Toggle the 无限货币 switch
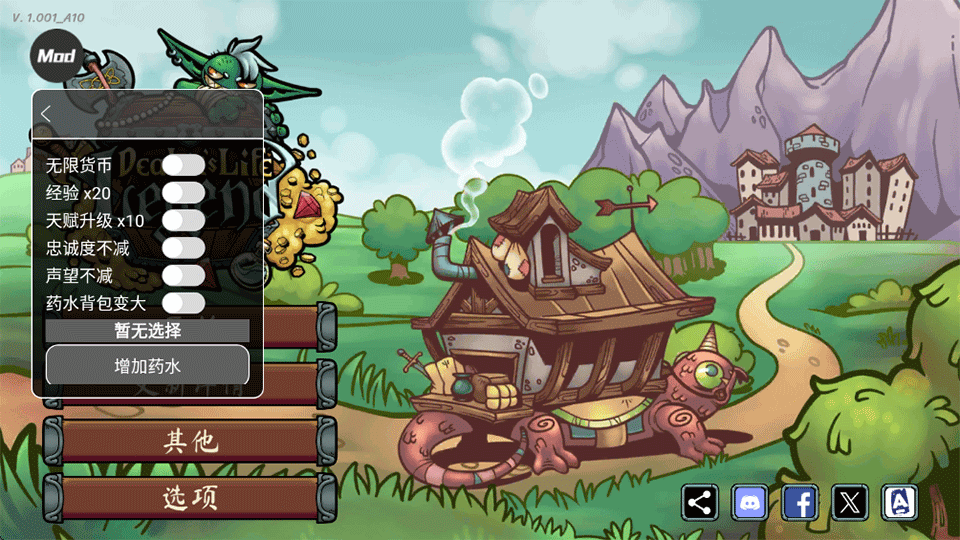 (x=183, y=165)
